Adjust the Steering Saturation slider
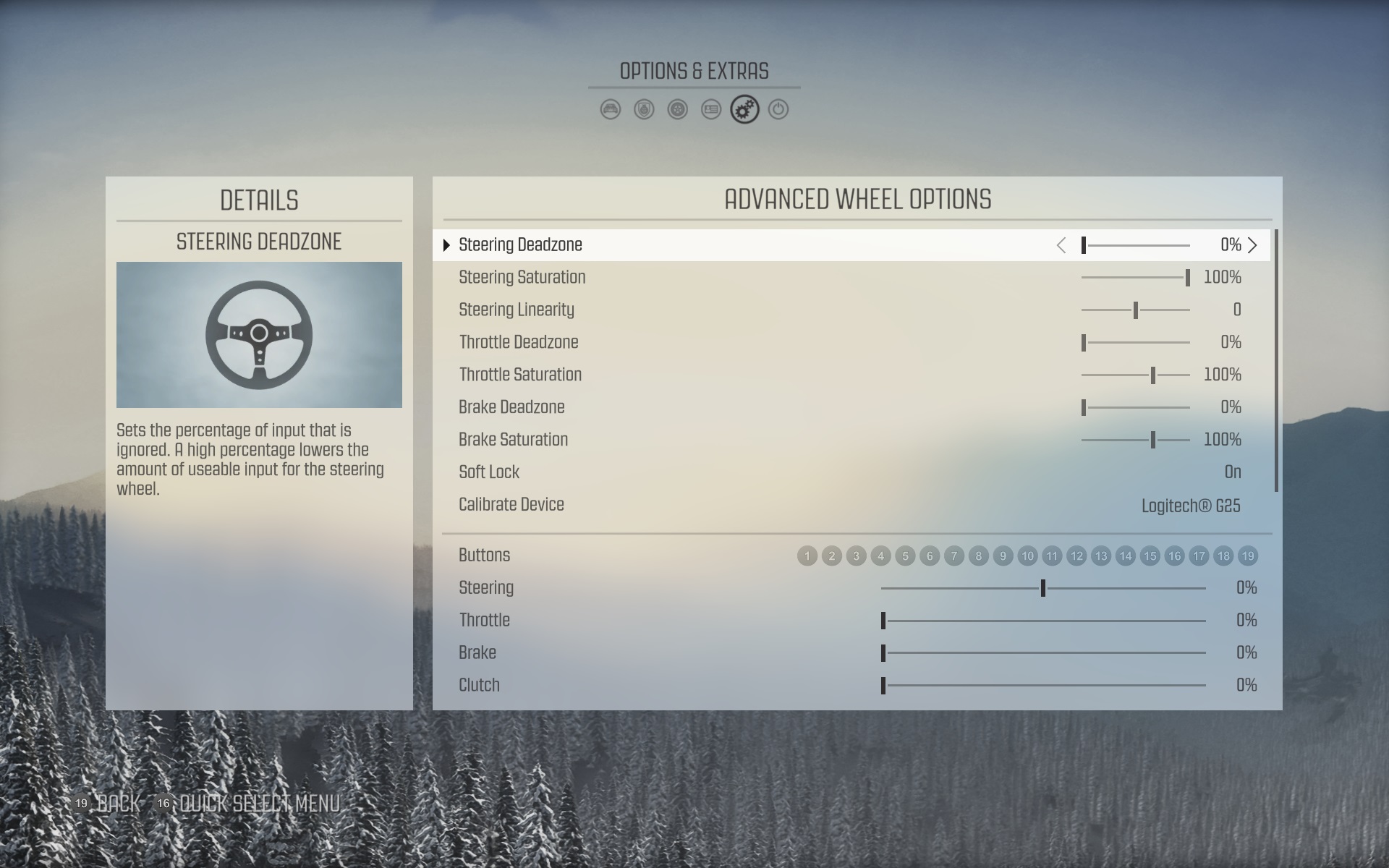The width and height of the screenshot is (1389, 868). (x=1136, y=278)
